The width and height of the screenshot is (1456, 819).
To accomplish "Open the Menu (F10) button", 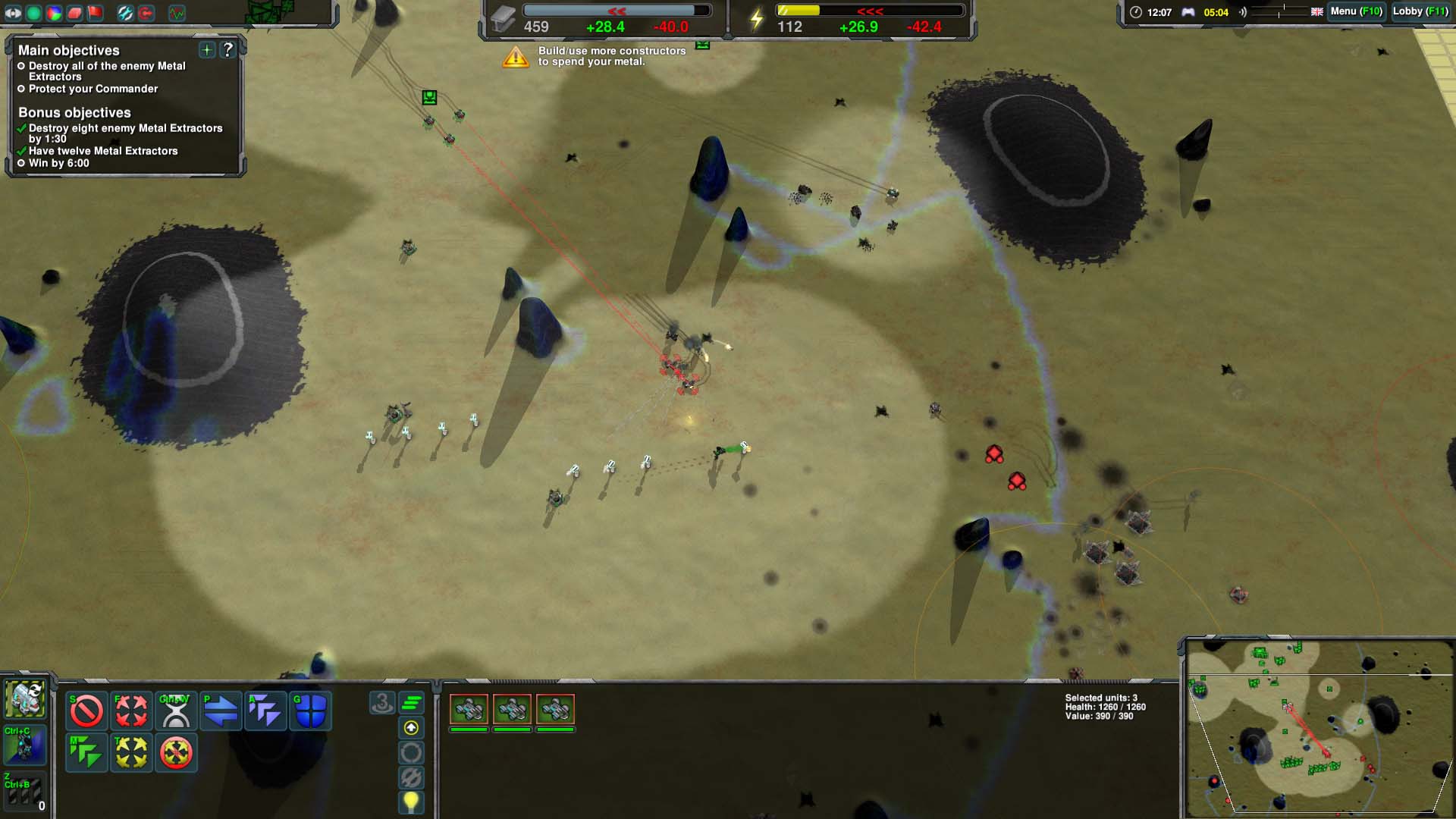I will click(x=1356, y=11).
